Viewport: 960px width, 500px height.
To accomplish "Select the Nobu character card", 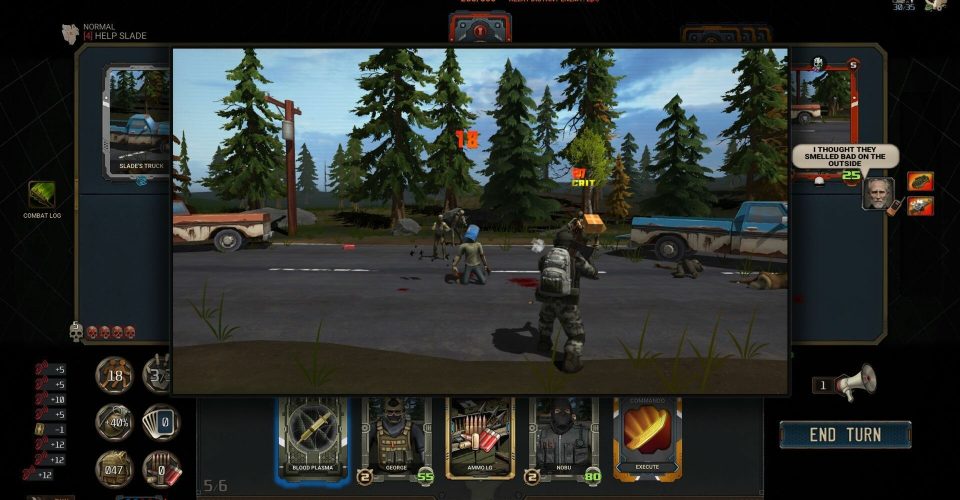I will coord(563,435).
